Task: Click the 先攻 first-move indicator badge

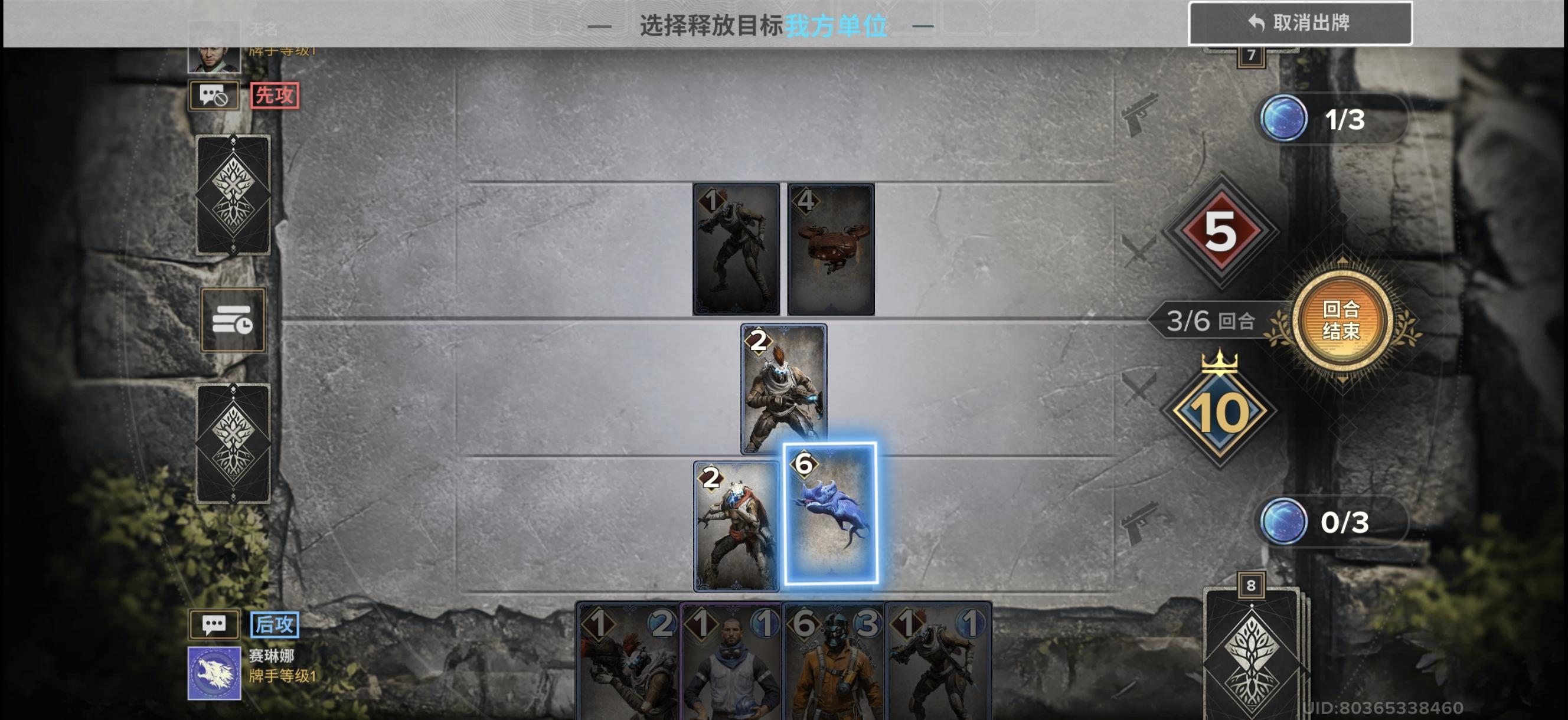Action: click(275, 94)
